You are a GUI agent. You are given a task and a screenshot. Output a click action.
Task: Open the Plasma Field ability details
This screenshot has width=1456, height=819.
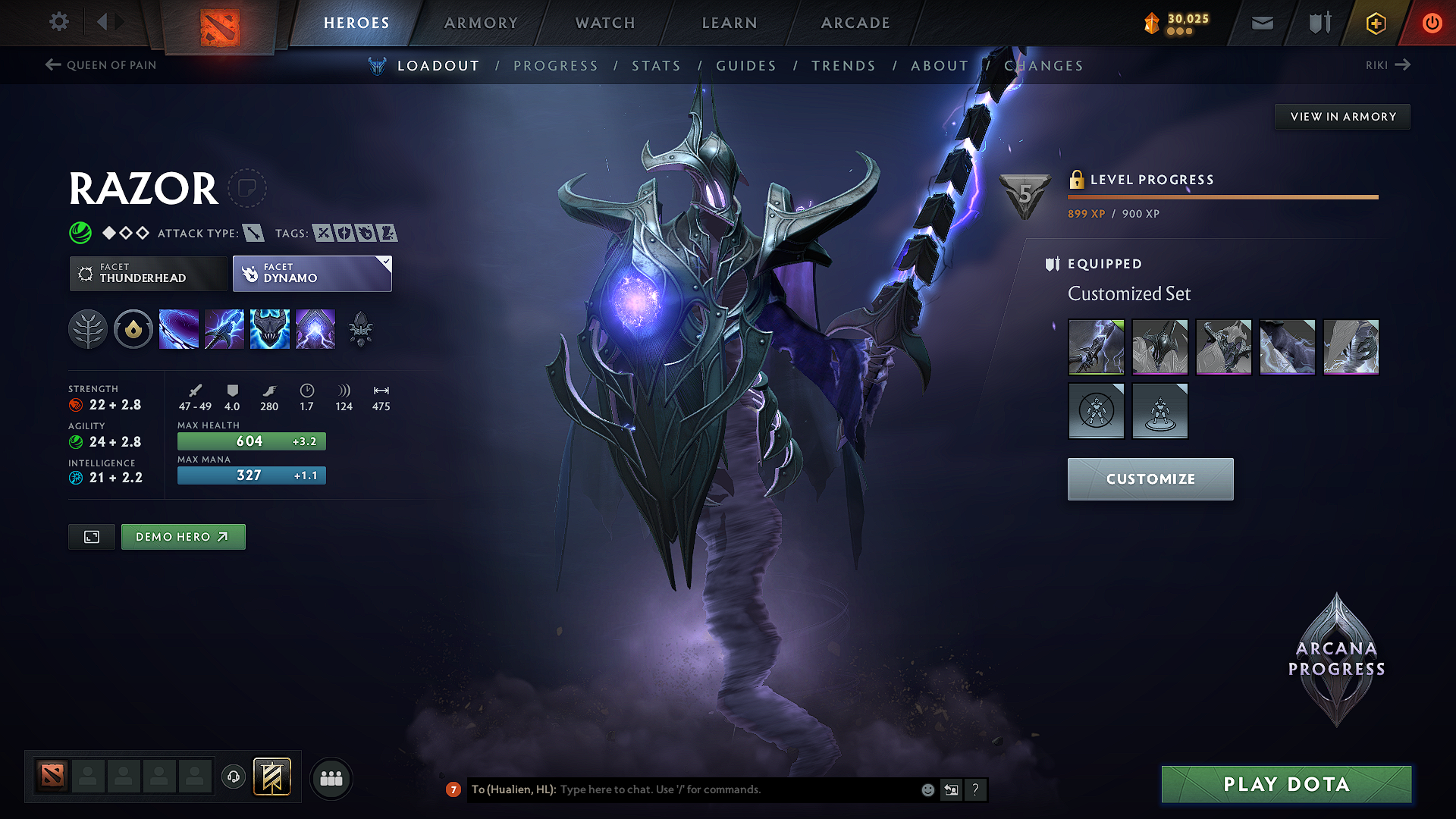(179, 328)
